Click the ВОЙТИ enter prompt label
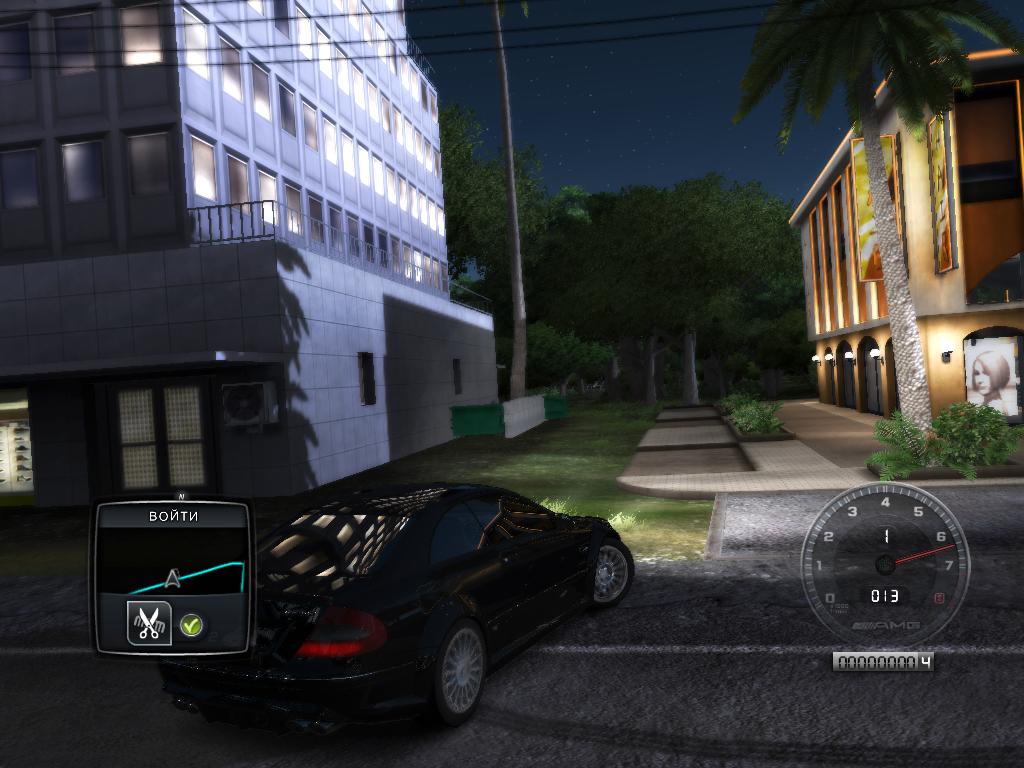The image size is (1024, 768). 173,516
